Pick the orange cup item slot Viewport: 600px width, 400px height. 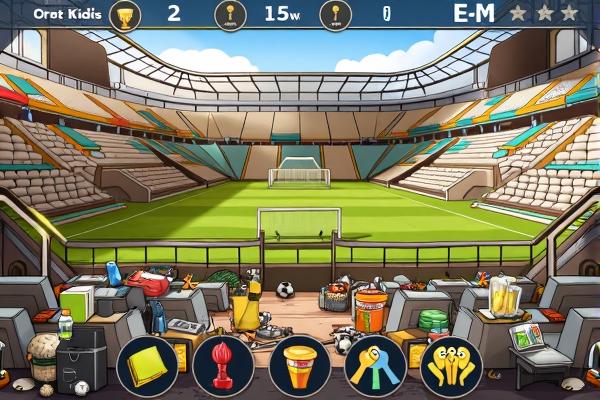click(x=299, y=366)
